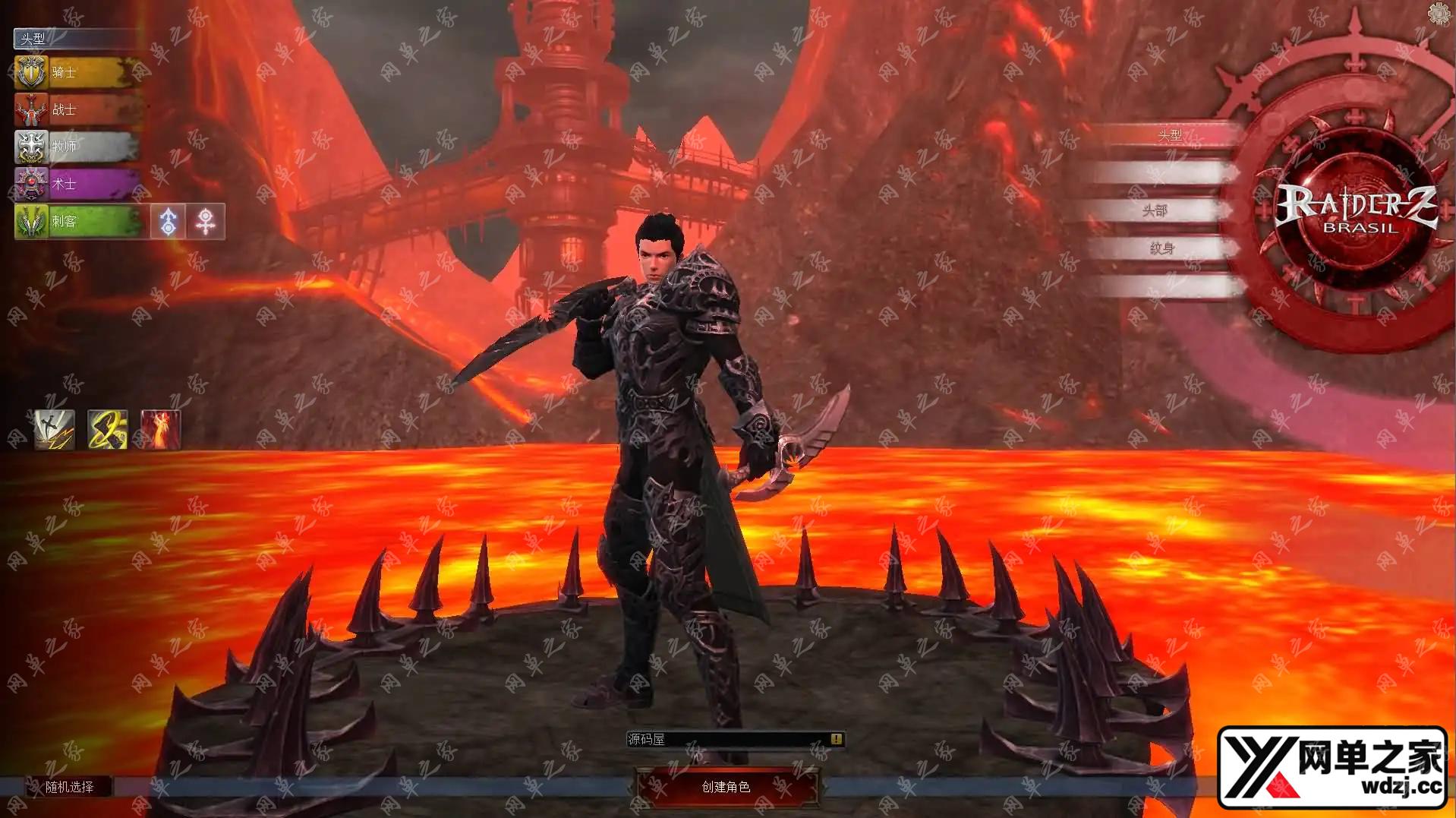
Task: Select the pink female gender symbol
Action: [206, 222]
